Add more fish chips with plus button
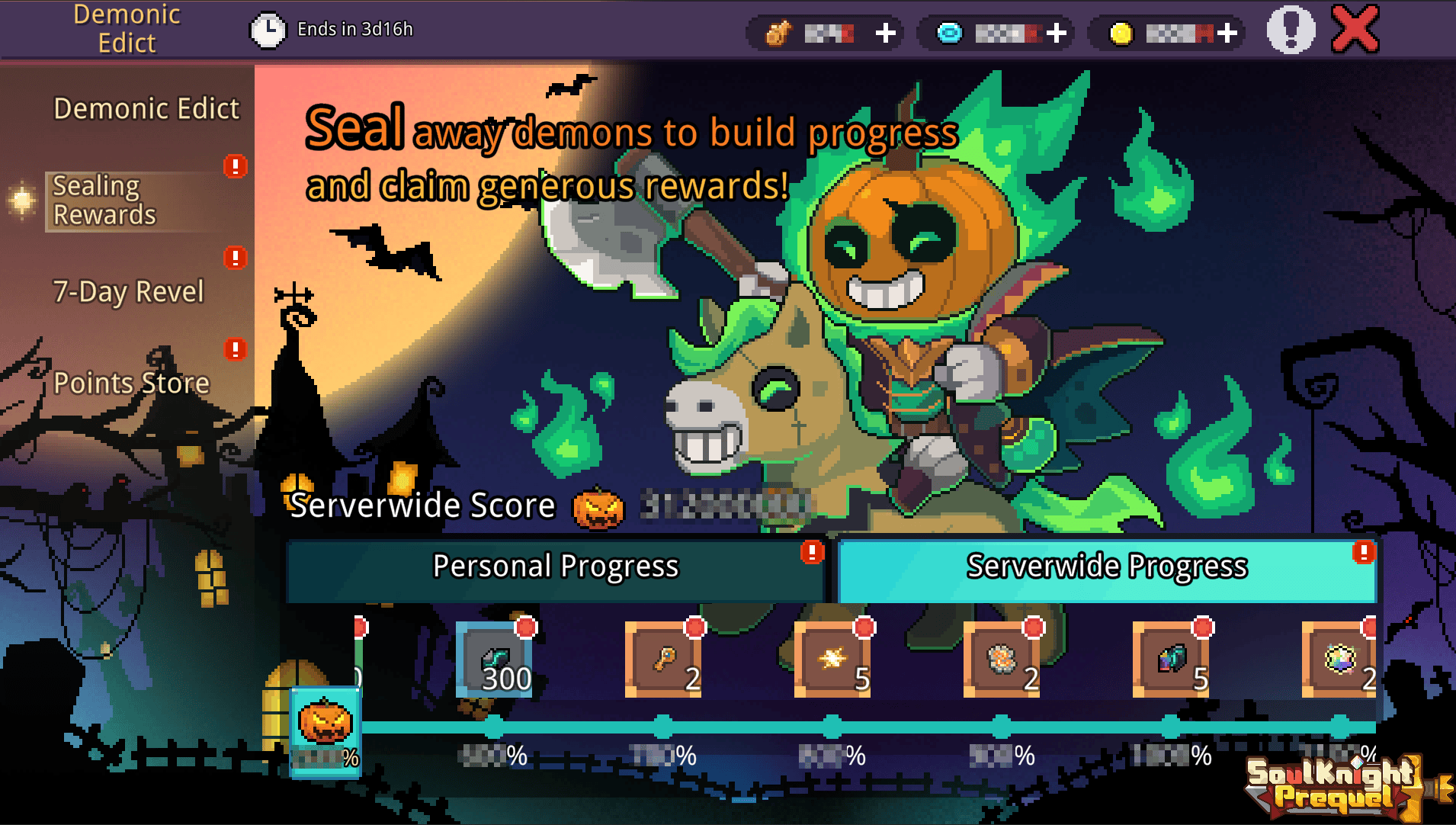 tap(885, 33)
